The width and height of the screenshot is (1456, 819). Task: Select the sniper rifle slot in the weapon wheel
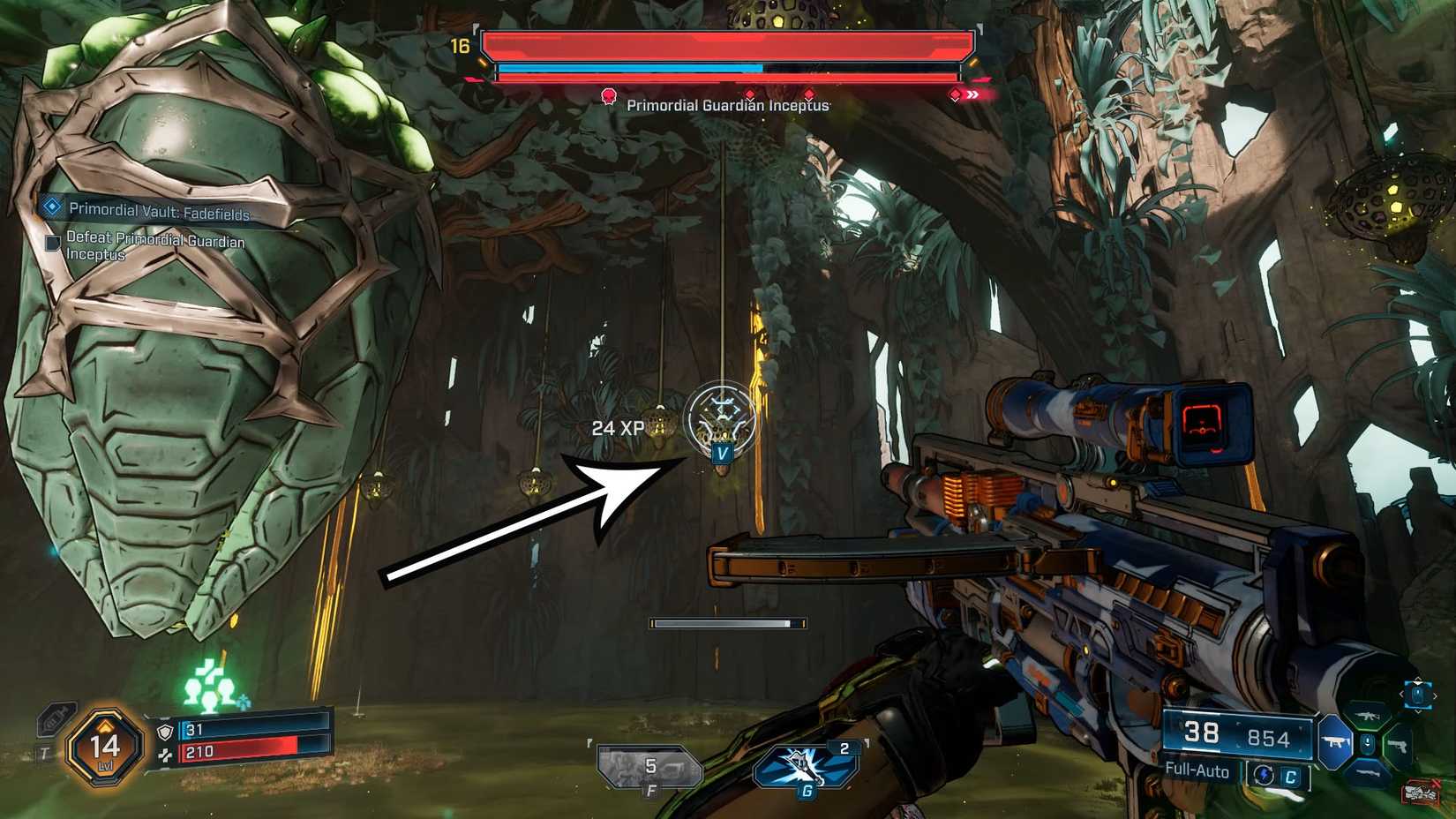[1369, 772]
